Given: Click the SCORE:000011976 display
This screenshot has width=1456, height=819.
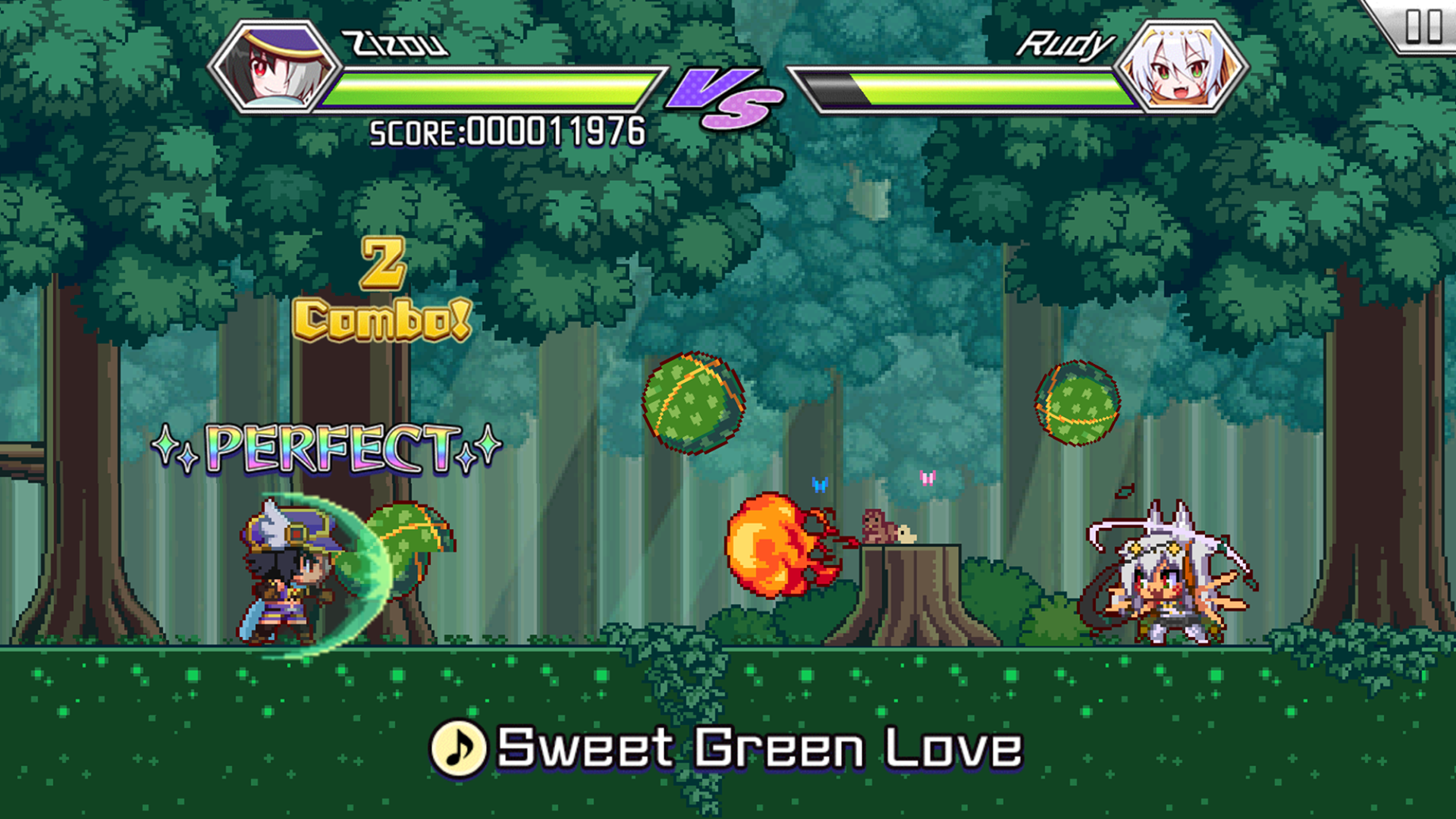Looking at the screenshot, I should (504, 131).
